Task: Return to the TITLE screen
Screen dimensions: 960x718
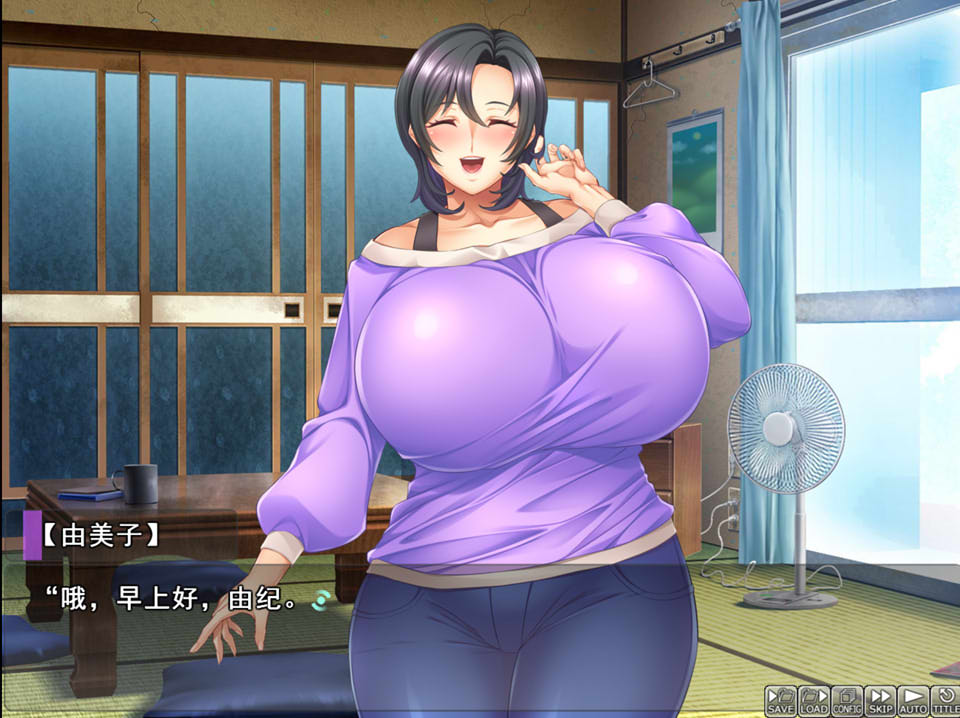Action: point(944,700)
